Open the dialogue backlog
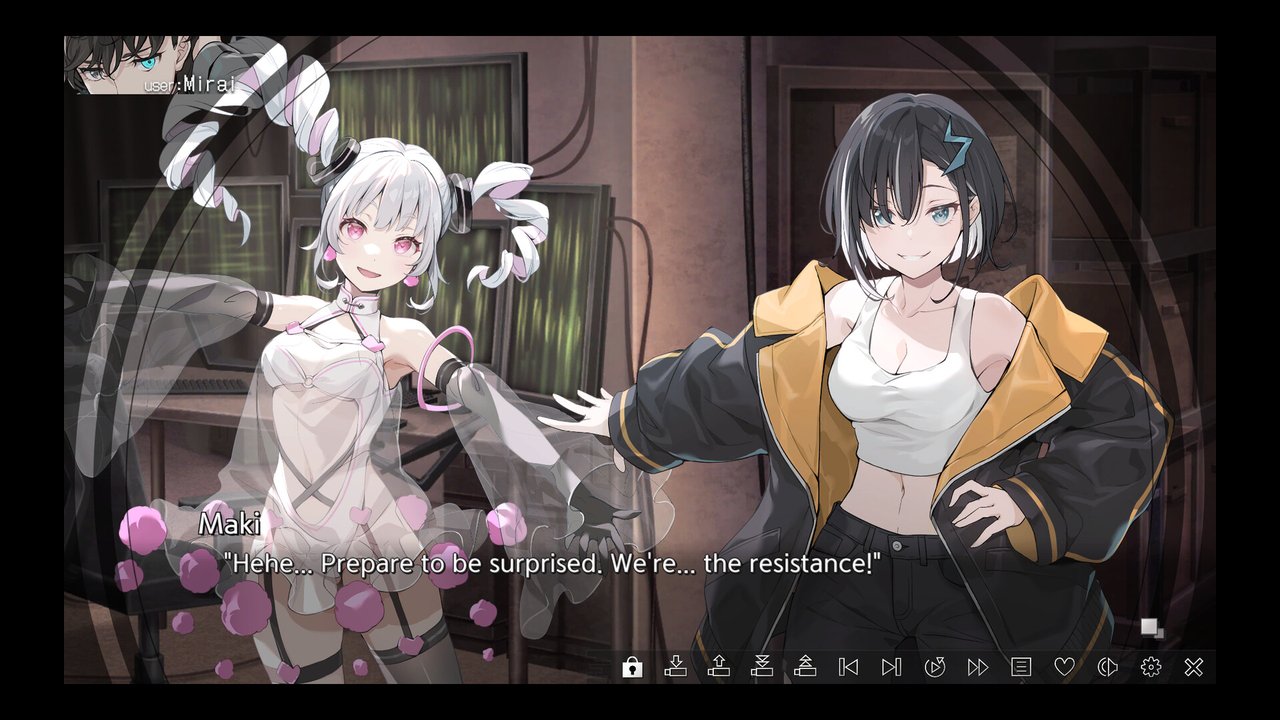This screenshot has height=720, width=1280. tap(1021, 667)
